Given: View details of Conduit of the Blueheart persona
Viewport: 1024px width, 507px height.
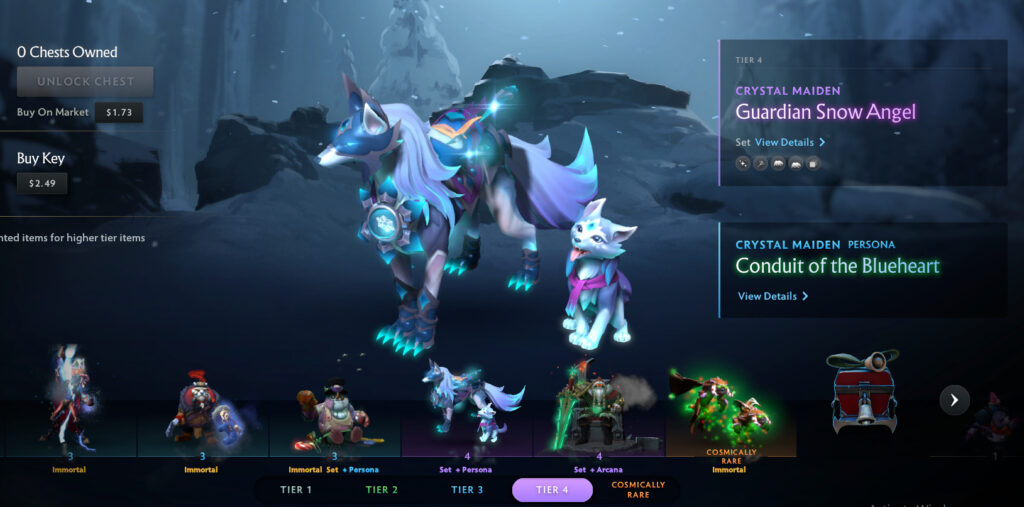Looking at the screenshot, I should (772, 296).
